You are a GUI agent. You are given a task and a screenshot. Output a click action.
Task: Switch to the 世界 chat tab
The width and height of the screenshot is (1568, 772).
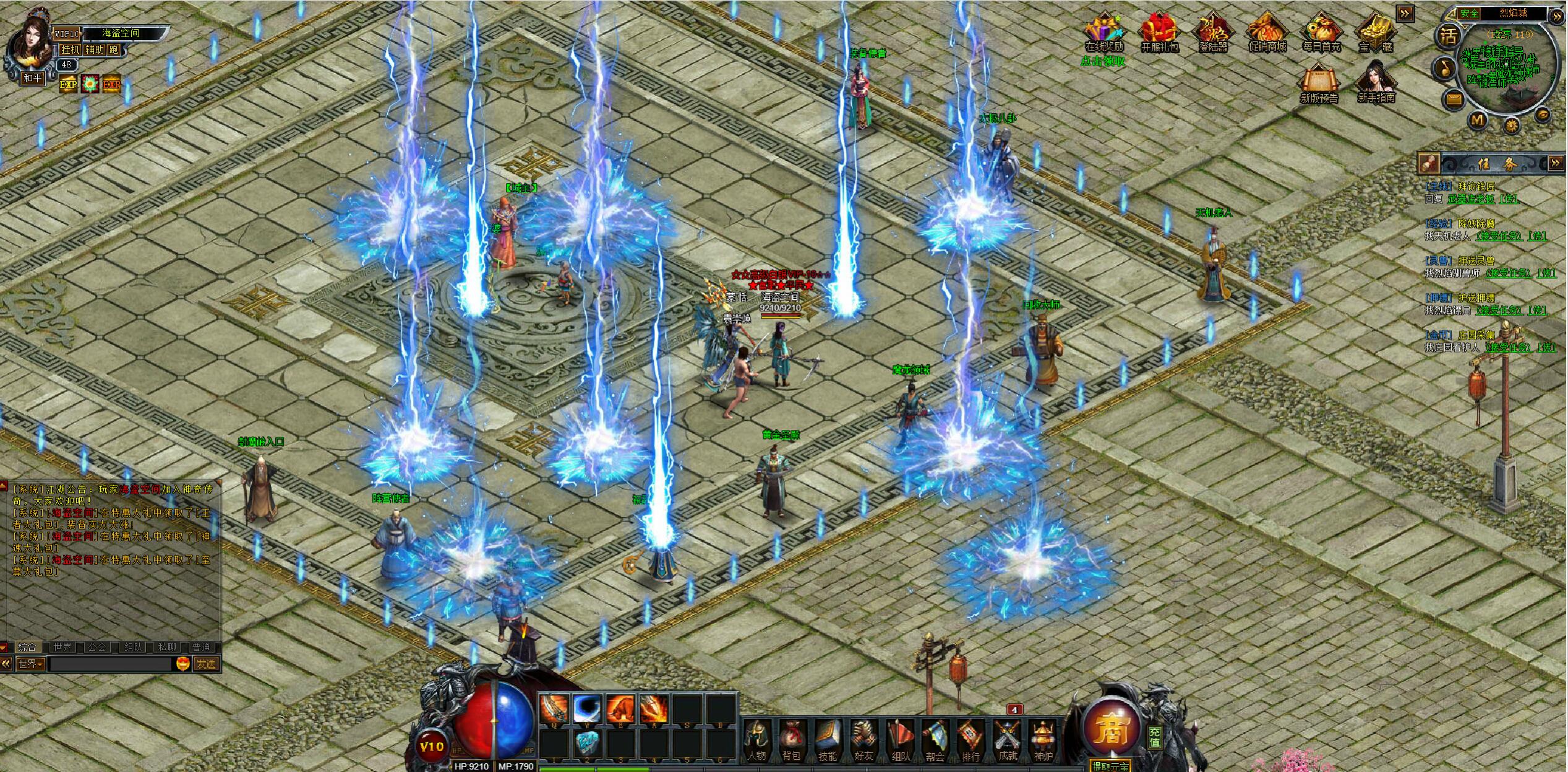coord(62,647)
